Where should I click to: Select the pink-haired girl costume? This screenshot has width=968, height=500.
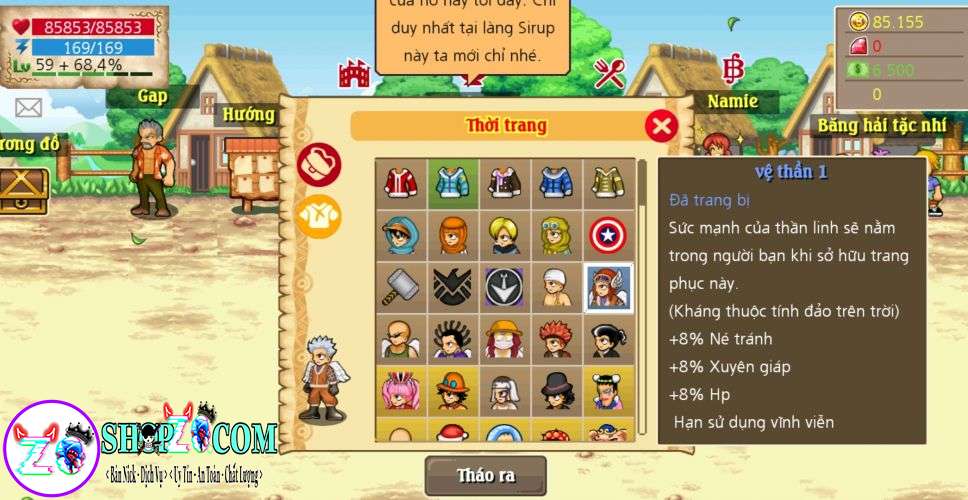click(401, 391)
